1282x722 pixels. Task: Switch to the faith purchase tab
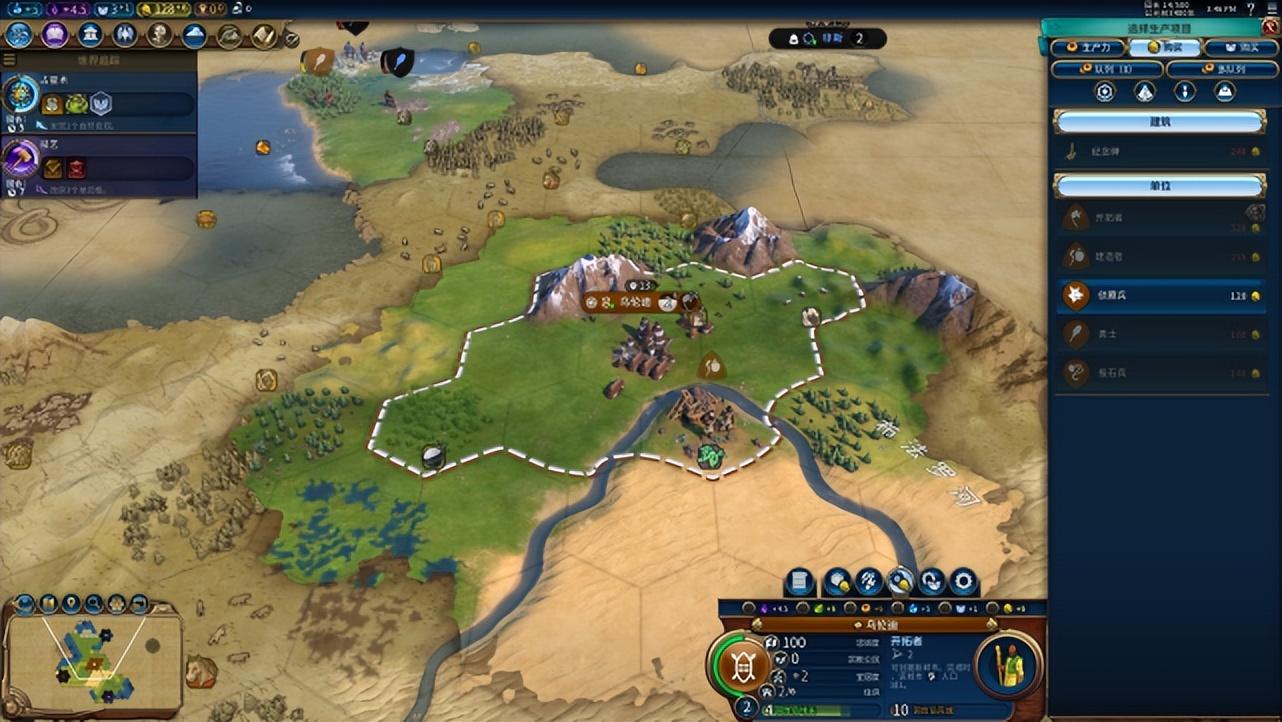point(1240,47)
